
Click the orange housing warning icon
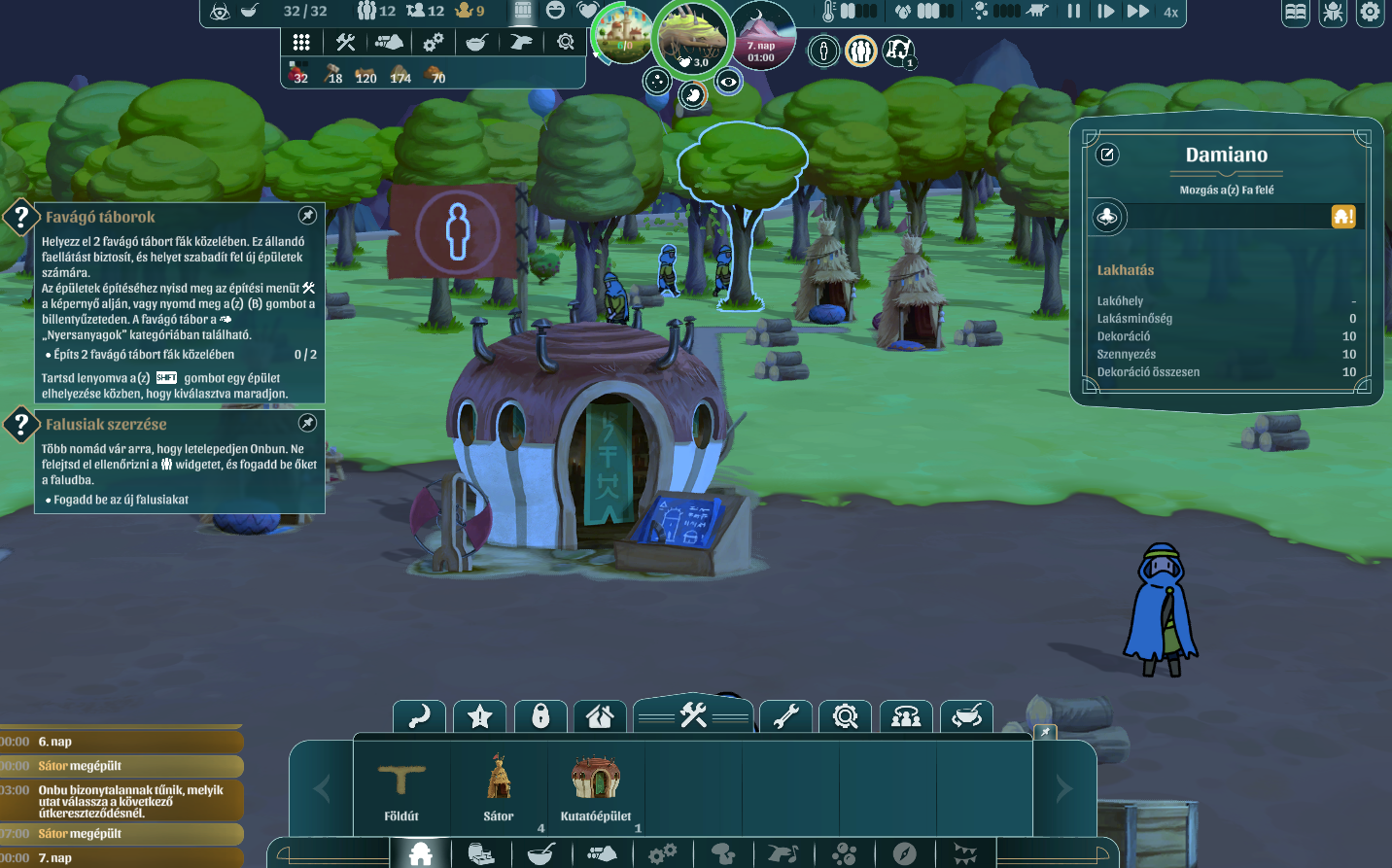(1343, 217)
